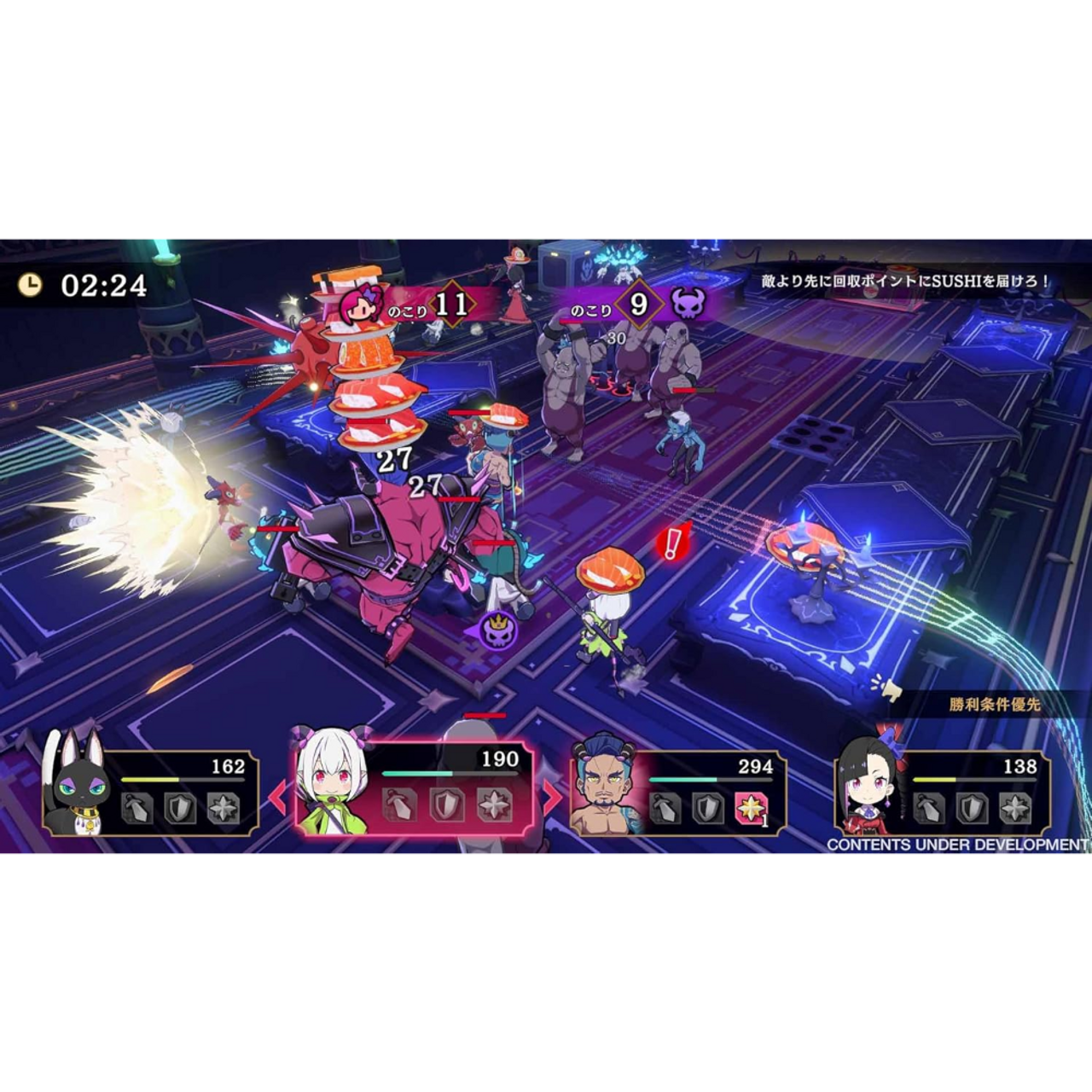Select the white-haired girl's character panel
The image size is (1092, 1092).
pyautogui.click(x=333, y=781)
